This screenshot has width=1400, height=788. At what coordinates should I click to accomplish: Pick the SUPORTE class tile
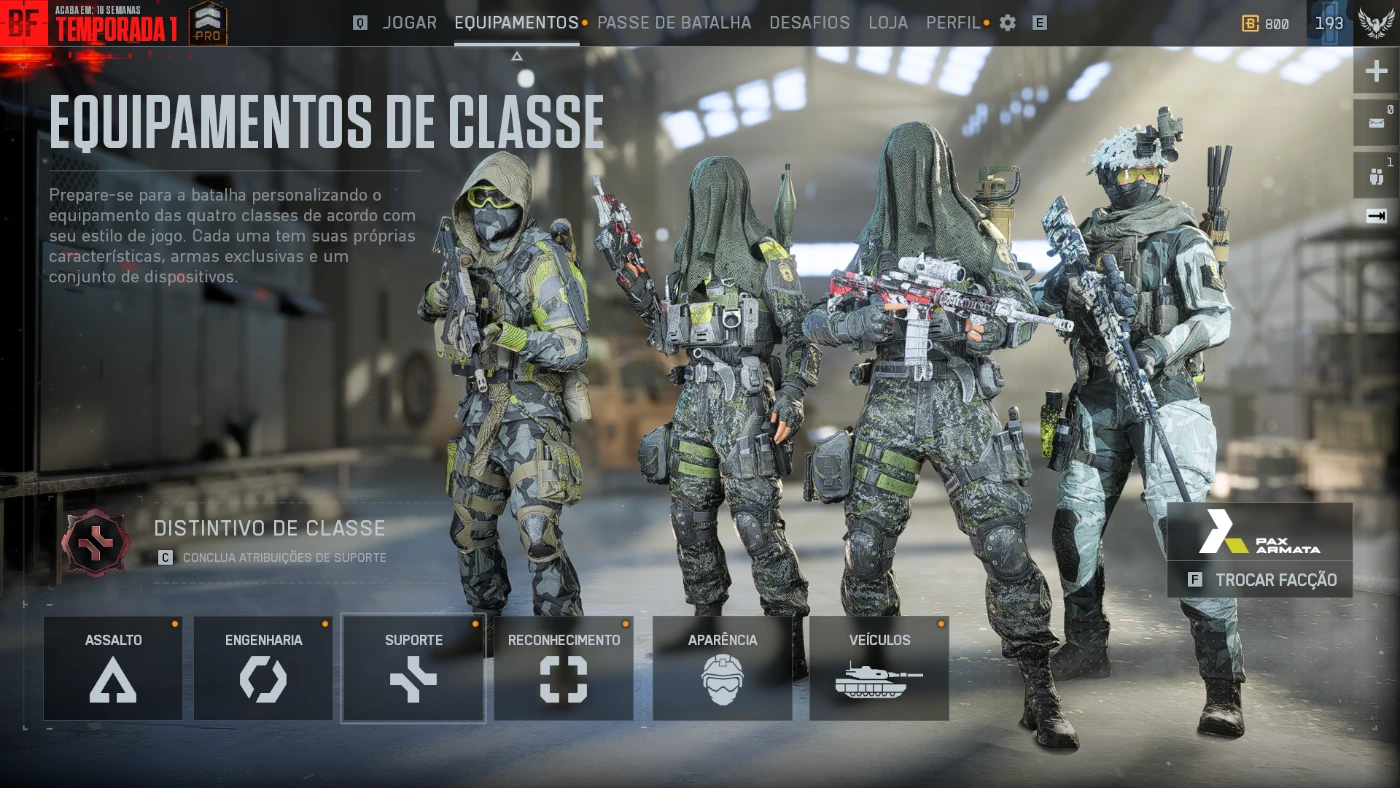[x=413, y=668]
